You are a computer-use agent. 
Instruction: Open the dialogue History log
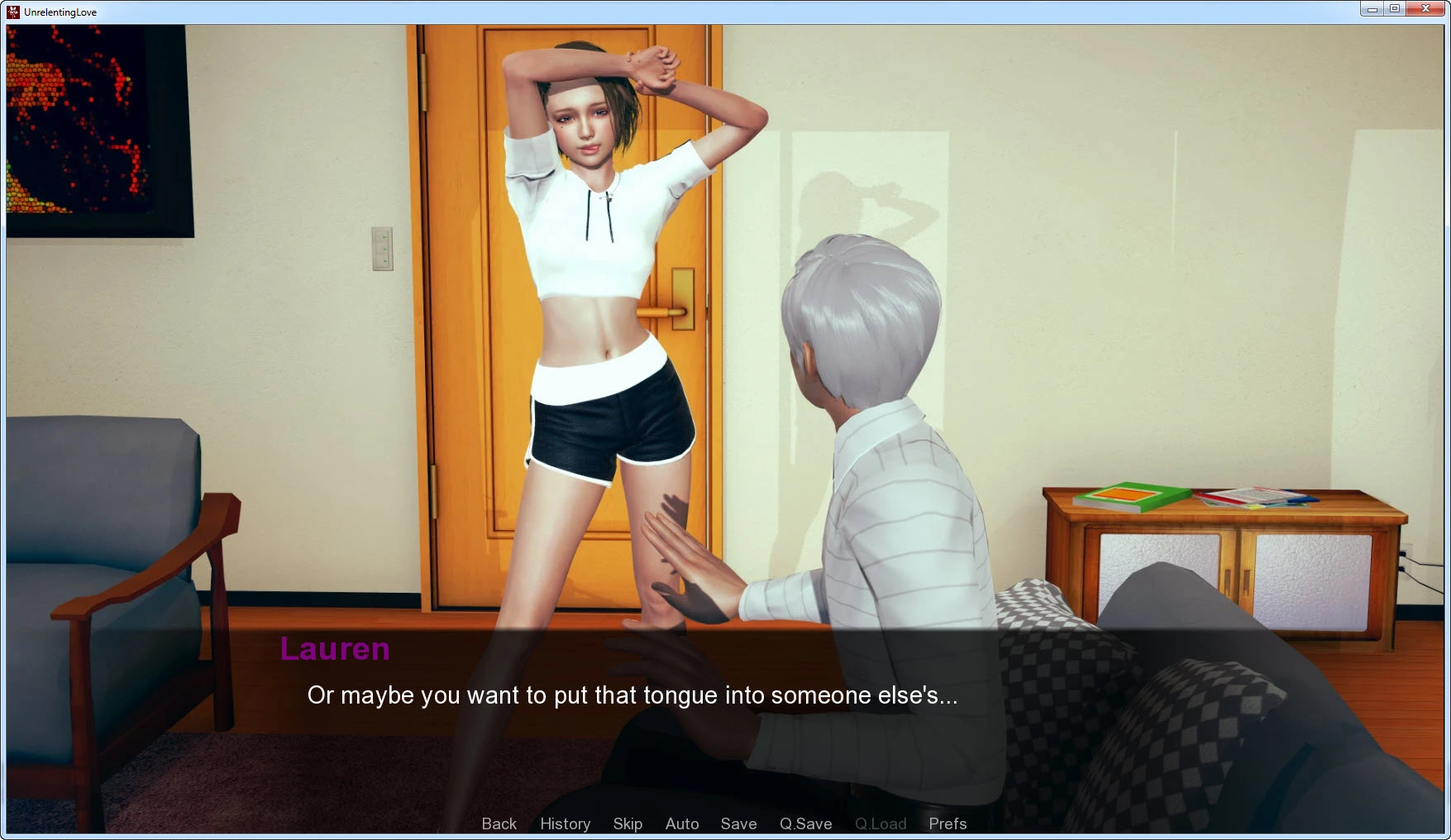(x=565, y=823)
